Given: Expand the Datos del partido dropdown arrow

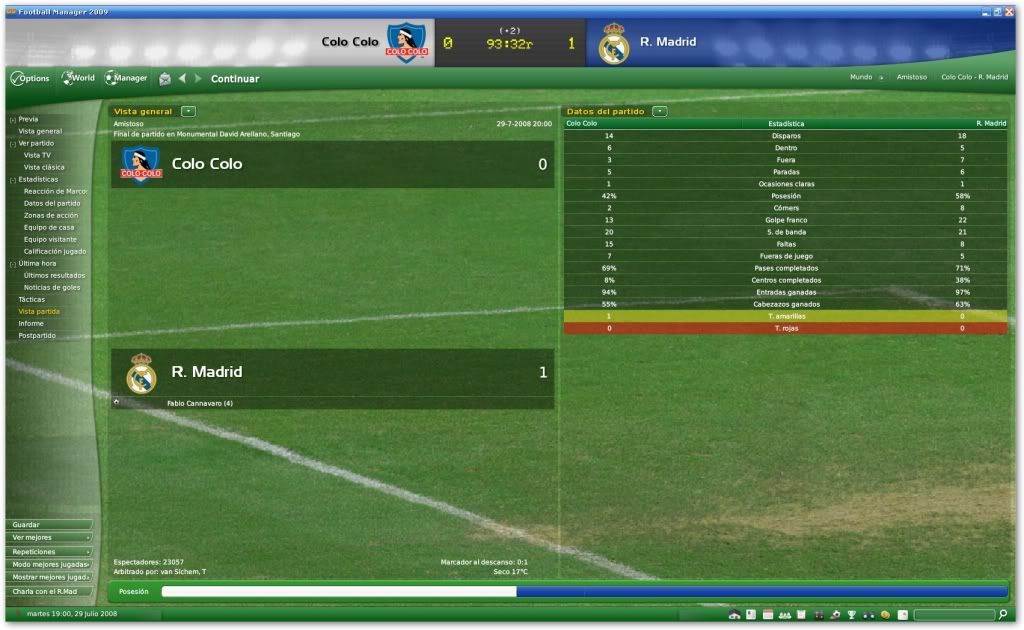Looking at the screenshot, I should (660, 111).
